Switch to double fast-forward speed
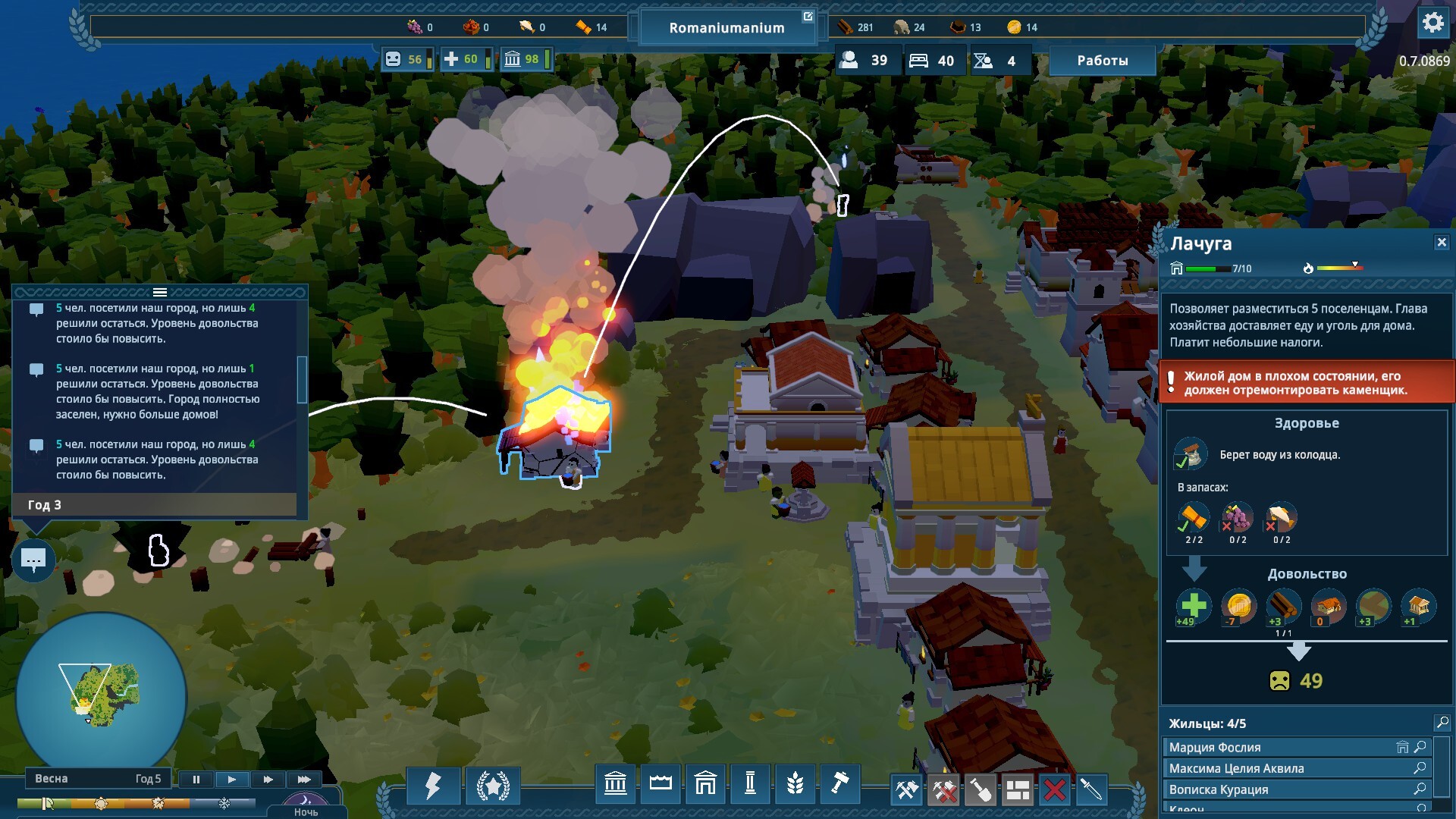The image size is (1456, 819). pos(268,780)
